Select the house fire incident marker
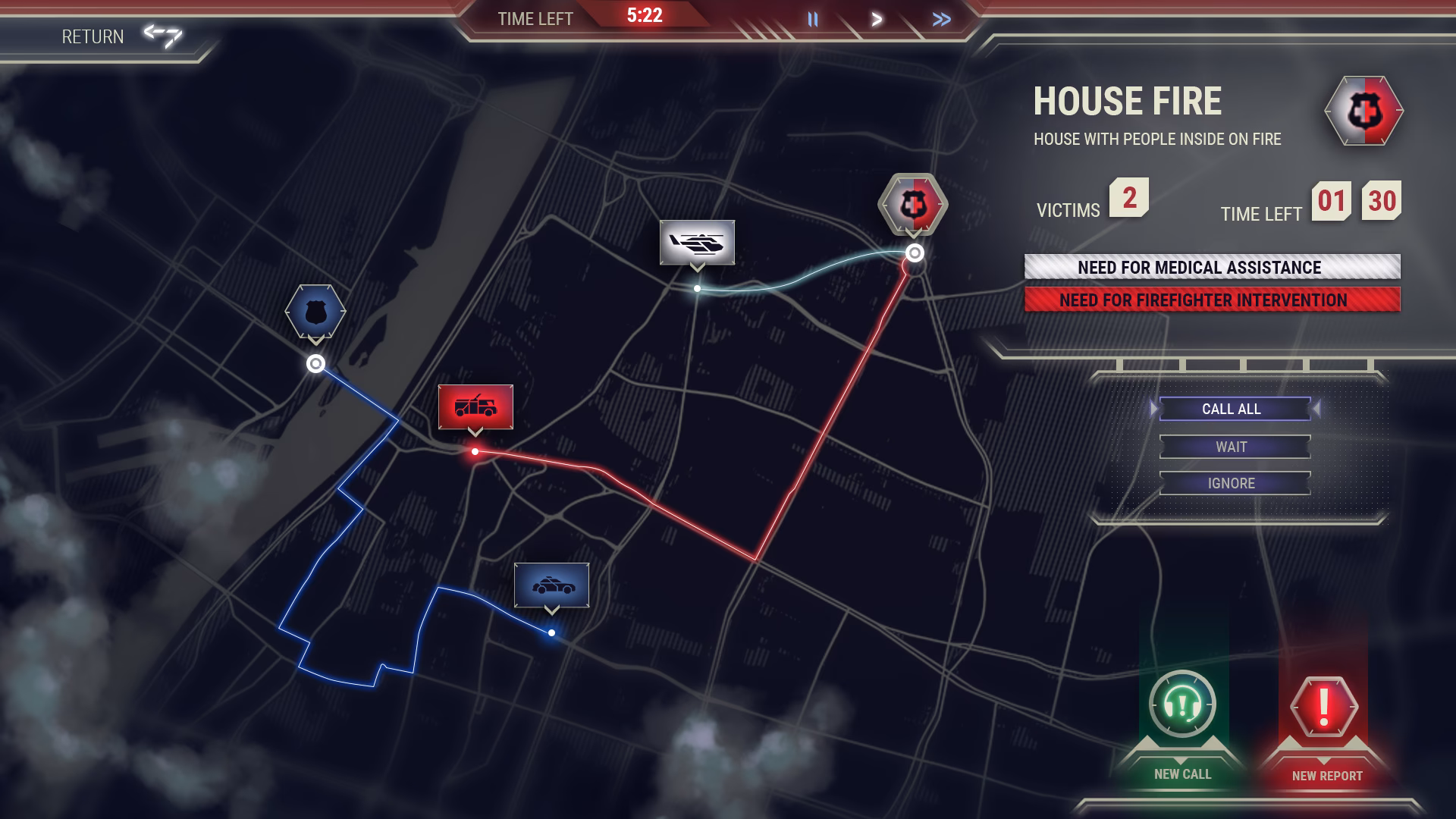The width and height of the screenshot is (1456, 819). (x=913, y=203)
